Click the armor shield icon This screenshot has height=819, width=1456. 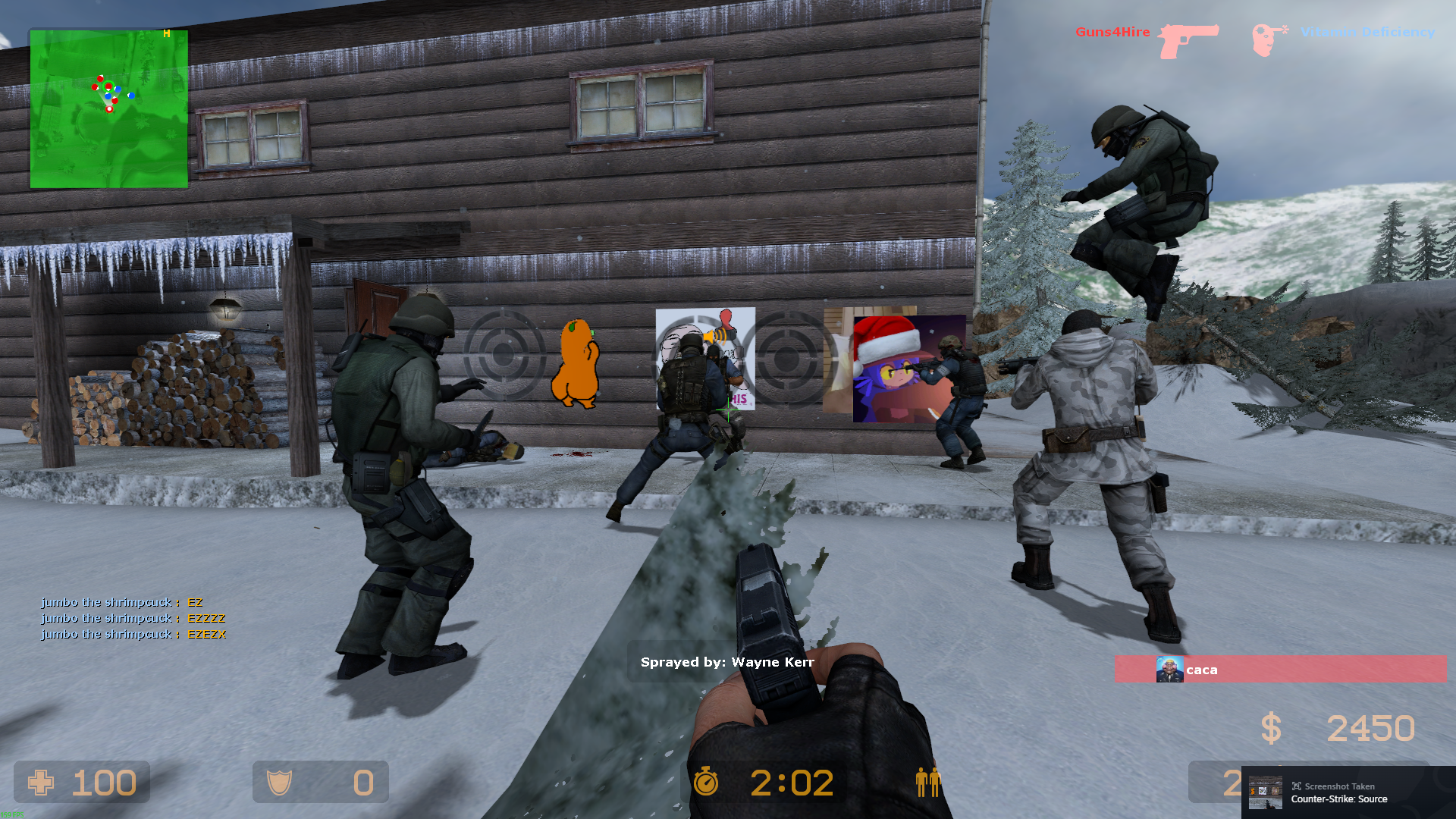coord(279,783)
